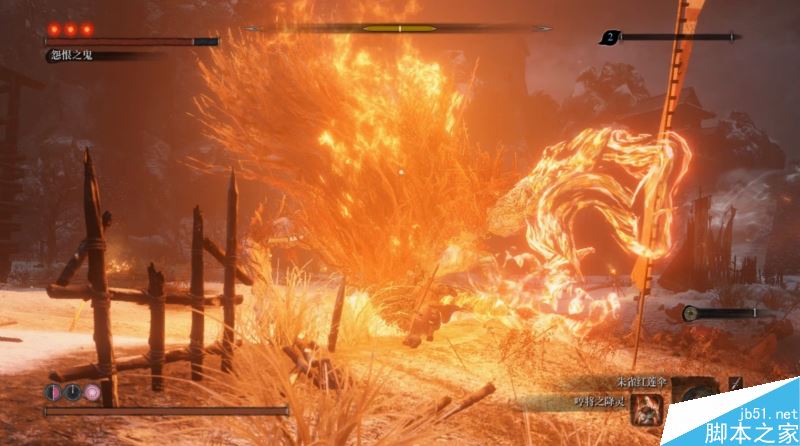Click the half-pink resurrection node

pos(52,392)
